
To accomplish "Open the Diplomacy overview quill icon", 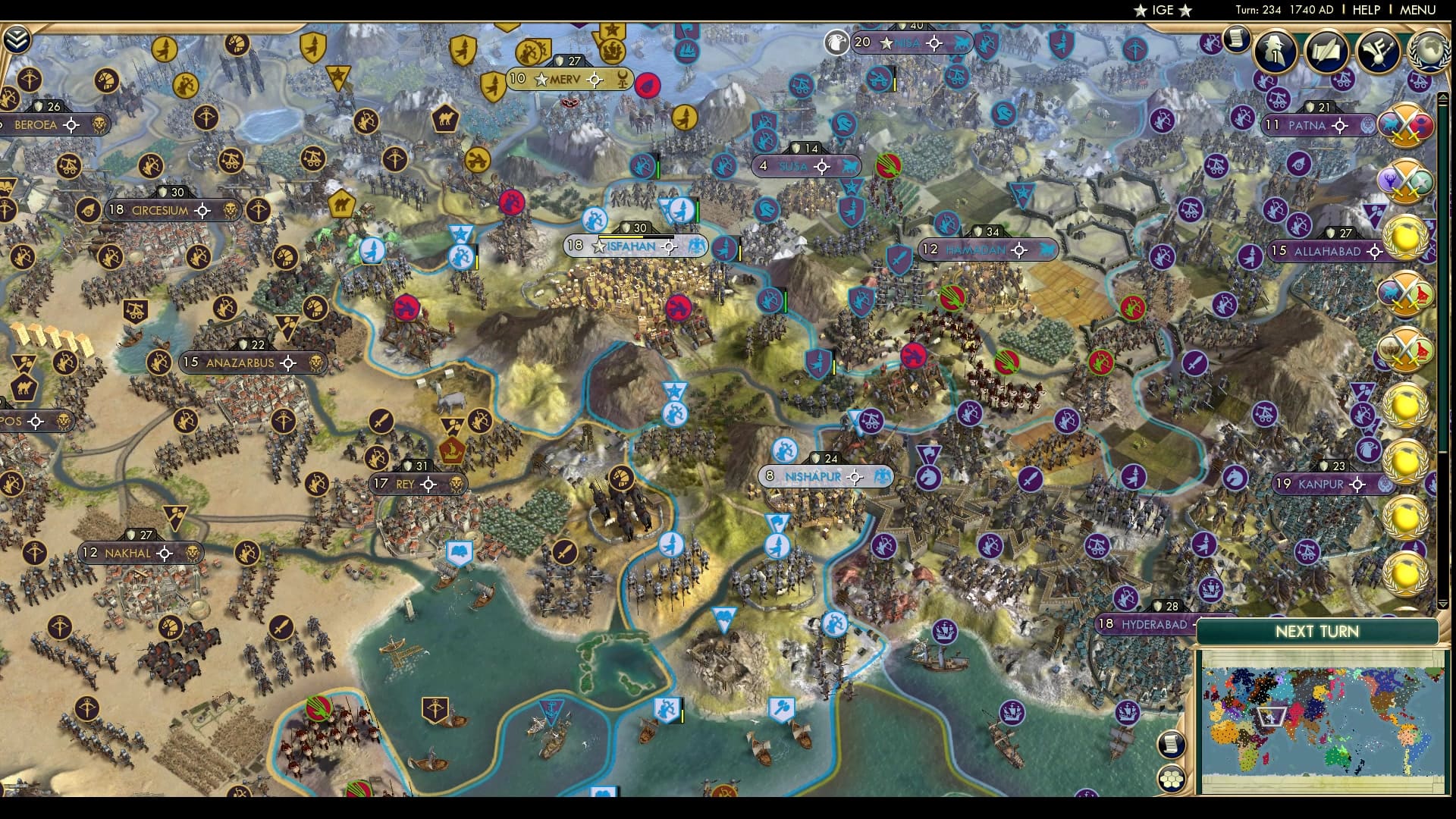I will (x=1326, y=51).
